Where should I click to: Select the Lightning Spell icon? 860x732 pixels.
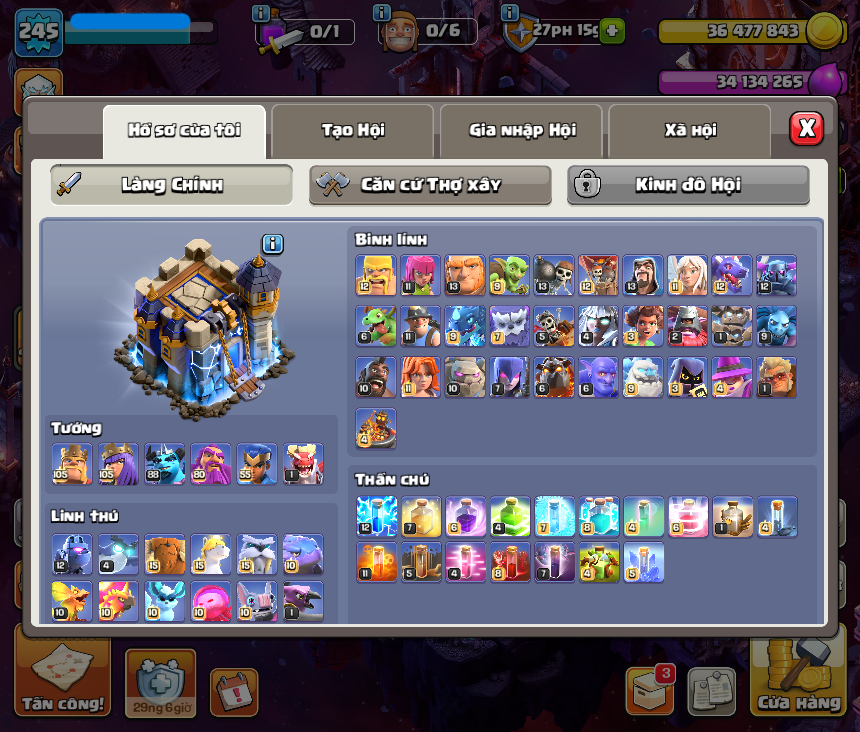(376, 516)
